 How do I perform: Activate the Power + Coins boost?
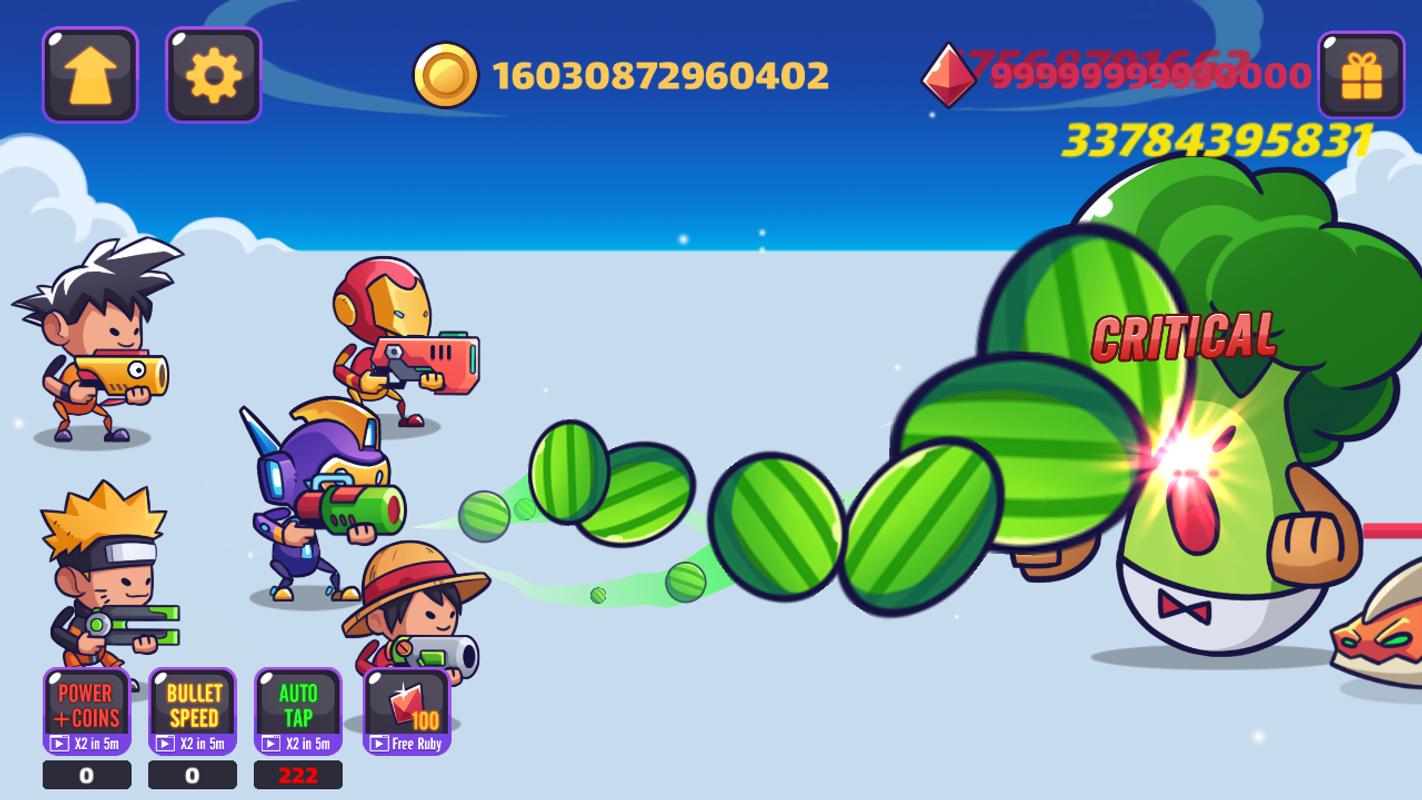pos(87,710)
